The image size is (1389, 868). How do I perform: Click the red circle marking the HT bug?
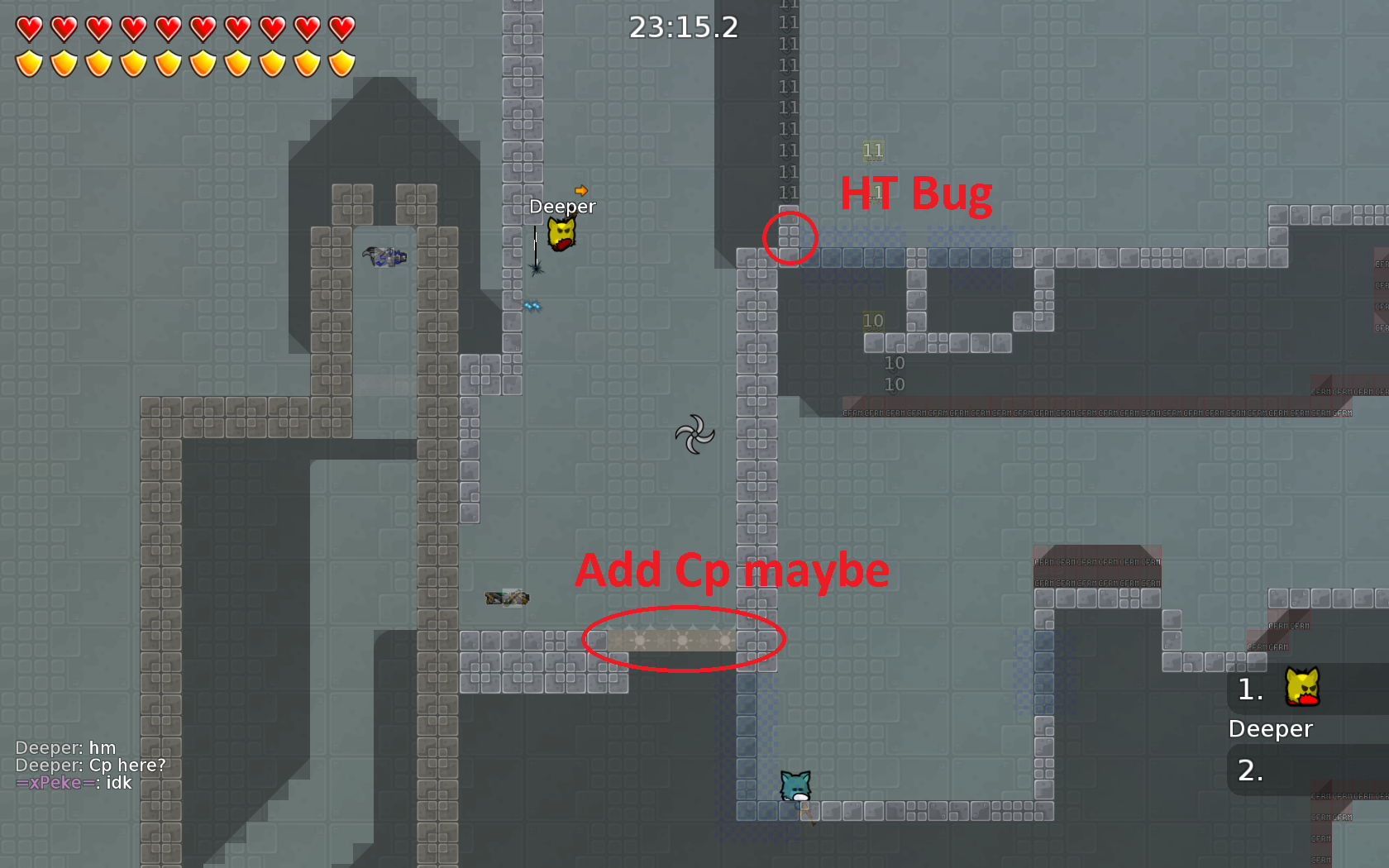(x=790, y=238)
